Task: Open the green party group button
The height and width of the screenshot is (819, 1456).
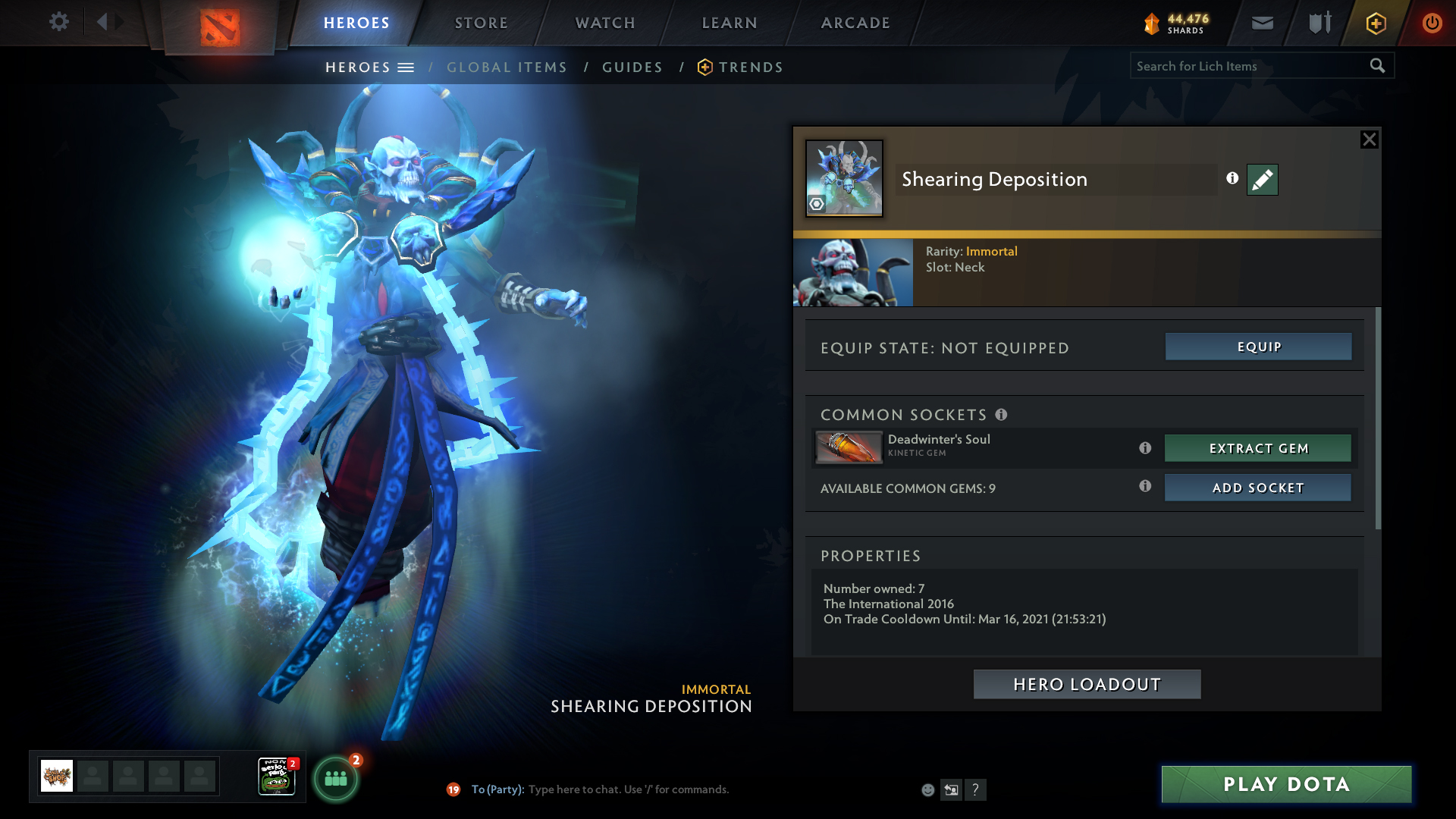Action: click(336, 778)
